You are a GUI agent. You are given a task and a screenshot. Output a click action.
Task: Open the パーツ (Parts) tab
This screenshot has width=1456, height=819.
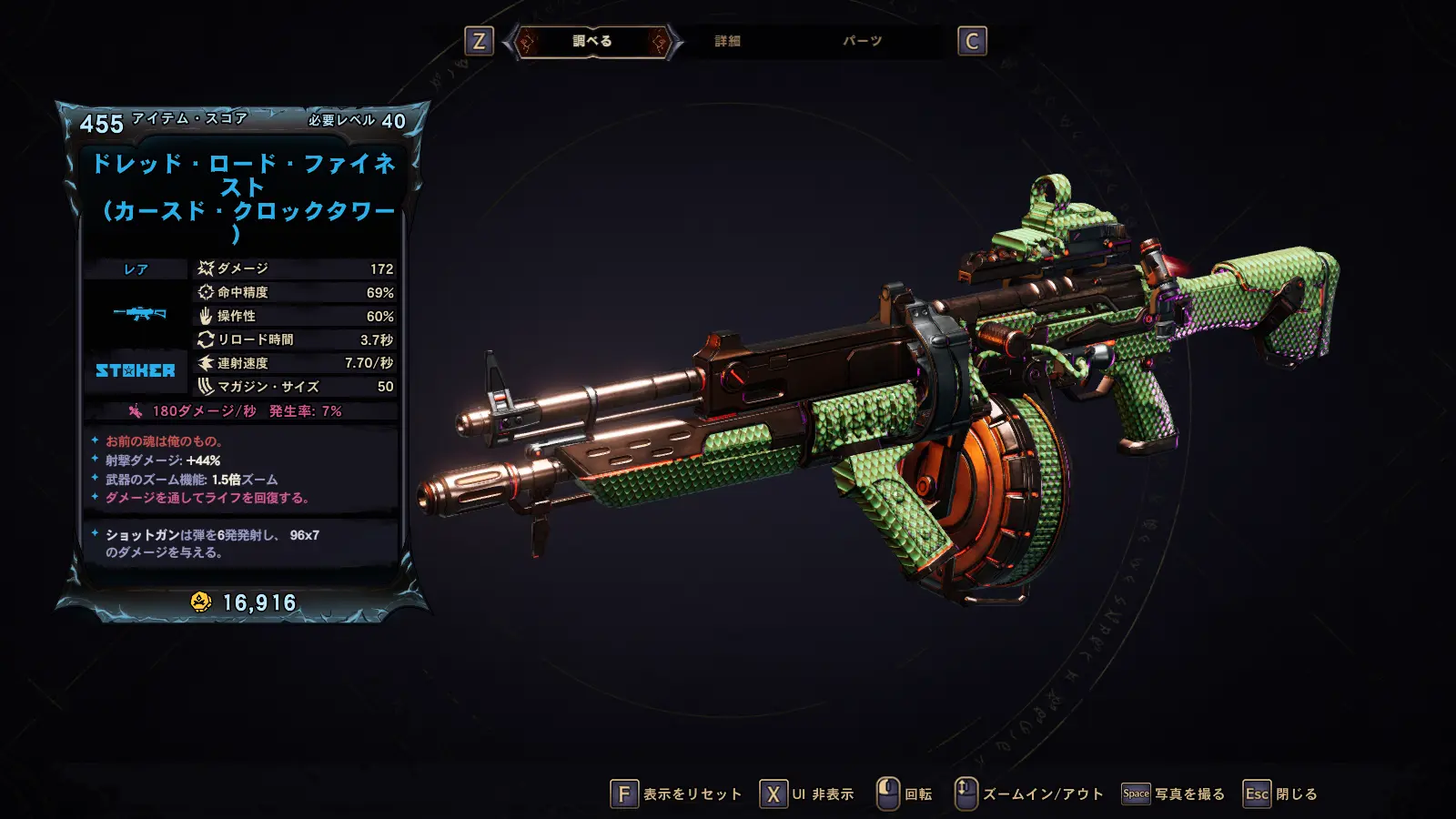coord(862,41)
